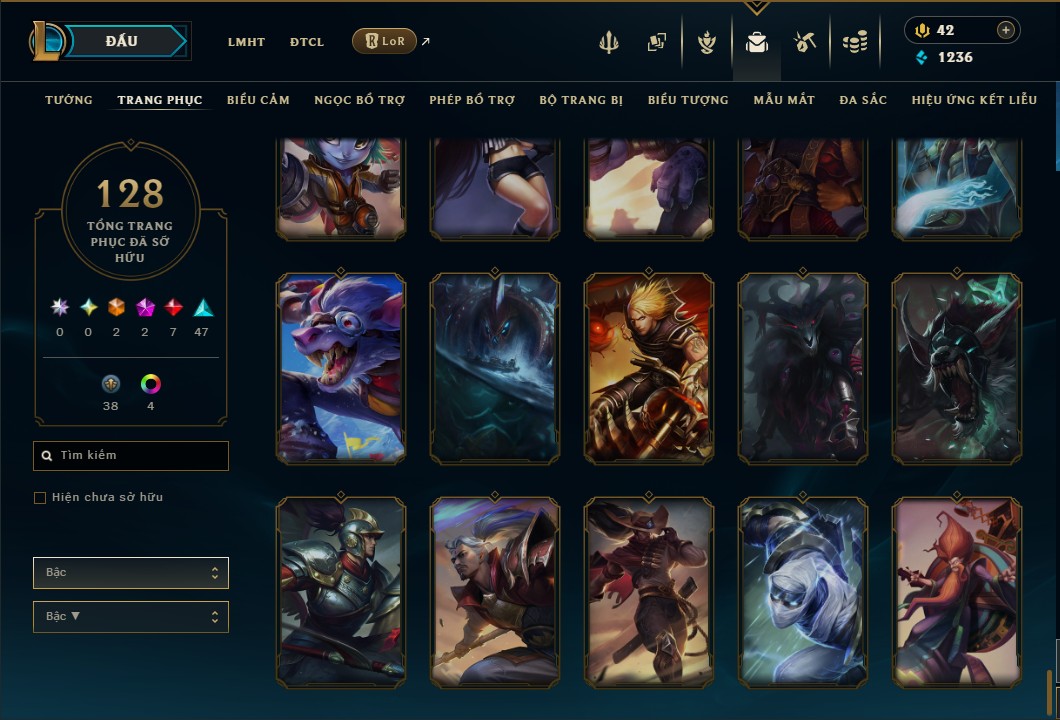Viewport: 1060px width, 720px height.
Task: Switch to the ĐTCL game mode
Action: (307, 42)
